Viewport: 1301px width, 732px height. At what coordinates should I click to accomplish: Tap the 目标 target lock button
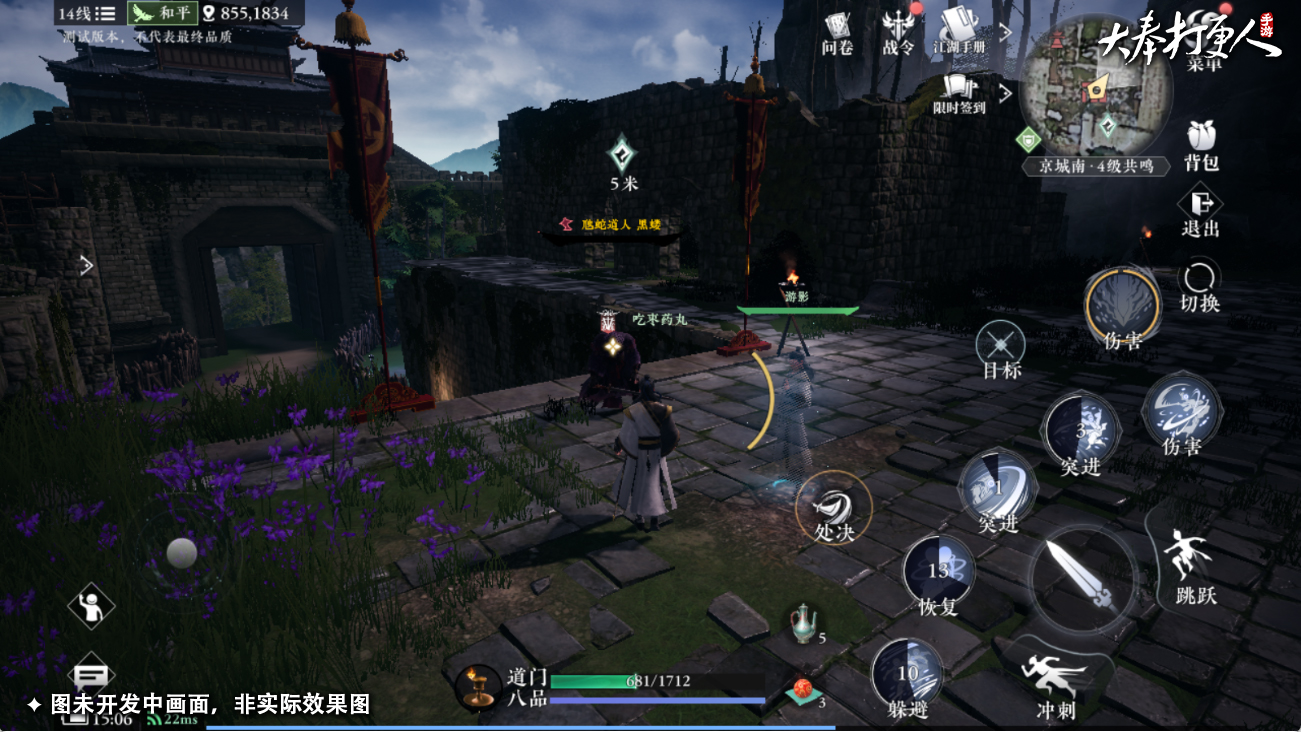[x=1001, y=349]
